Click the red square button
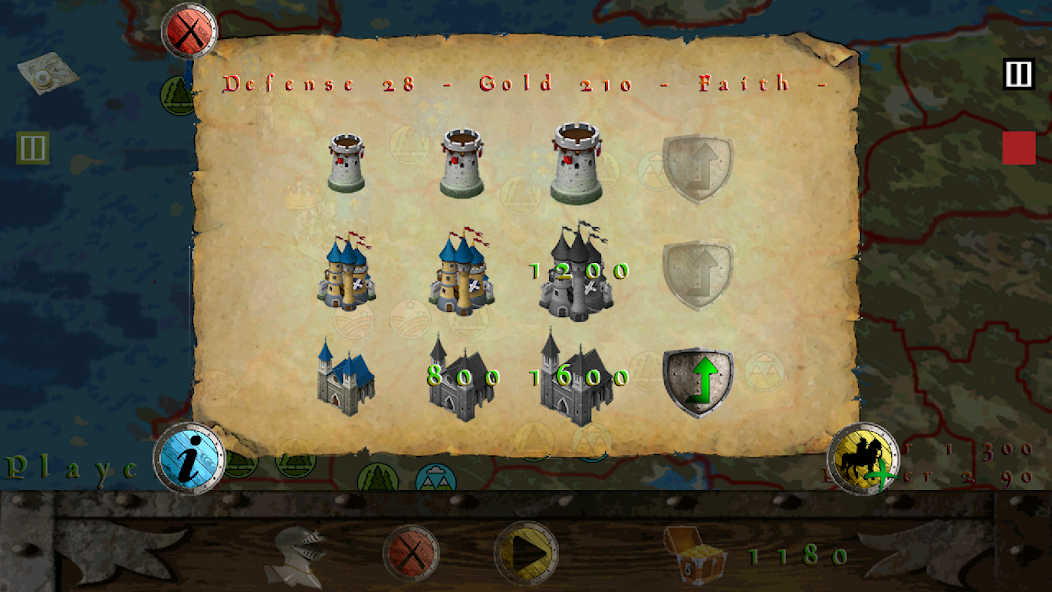Viewport: 1052px width, 592px height. (1019, 148)
